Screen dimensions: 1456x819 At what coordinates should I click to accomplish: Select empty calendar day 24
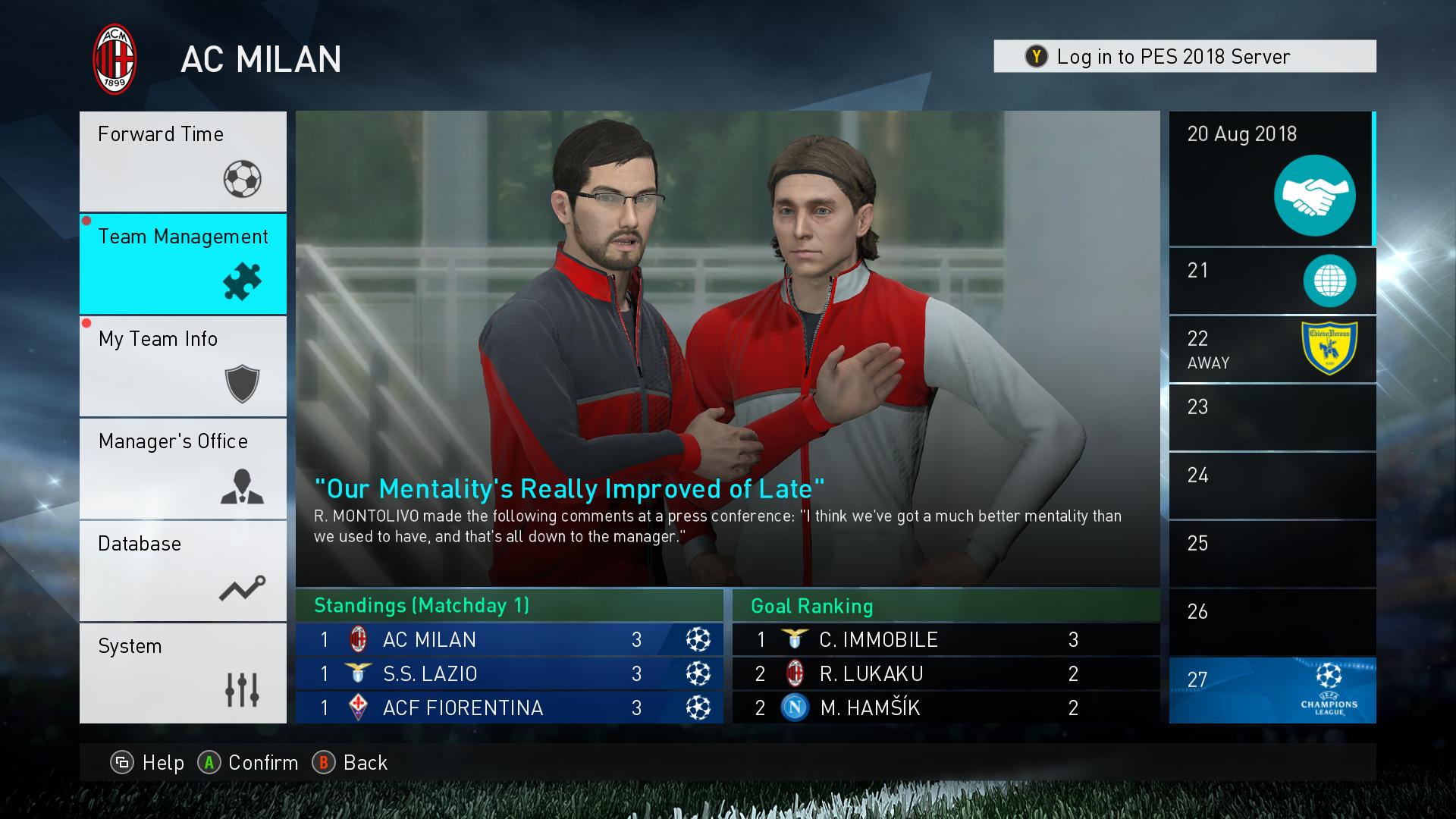click(x=1272, y=486)
